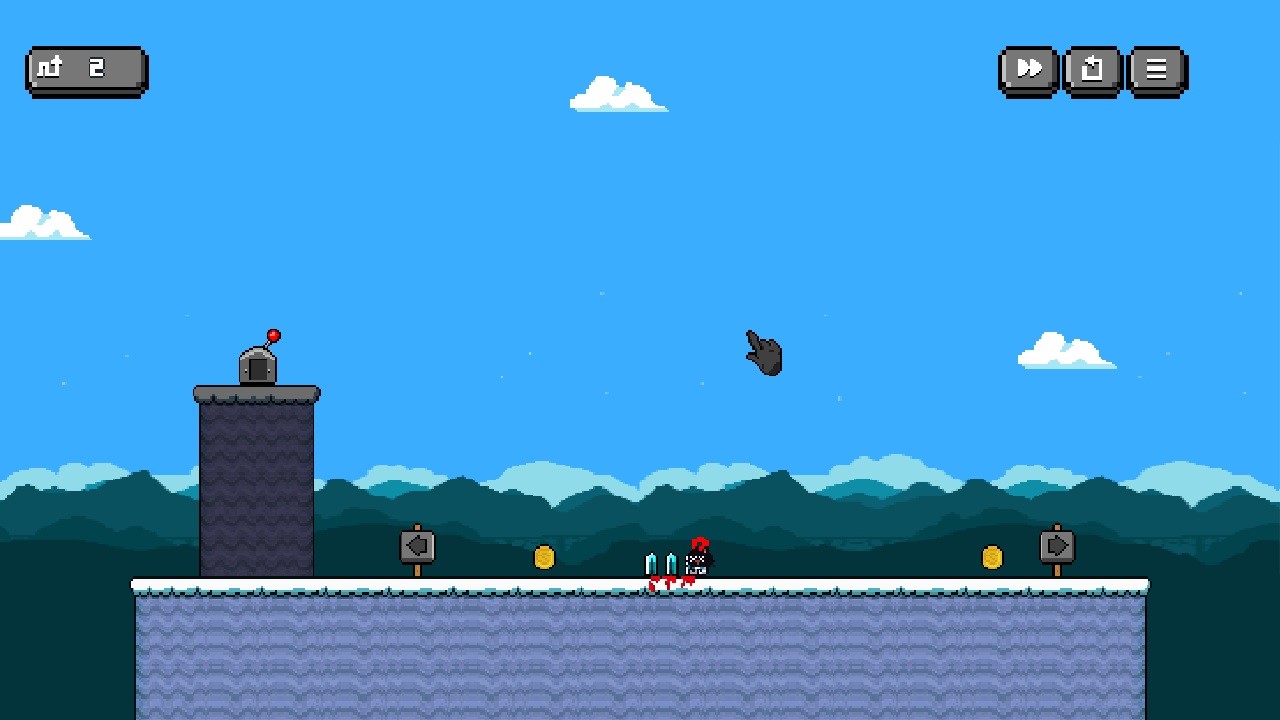Open the hamburger menu icon

pyautogui.click(x=1156, y=69)
